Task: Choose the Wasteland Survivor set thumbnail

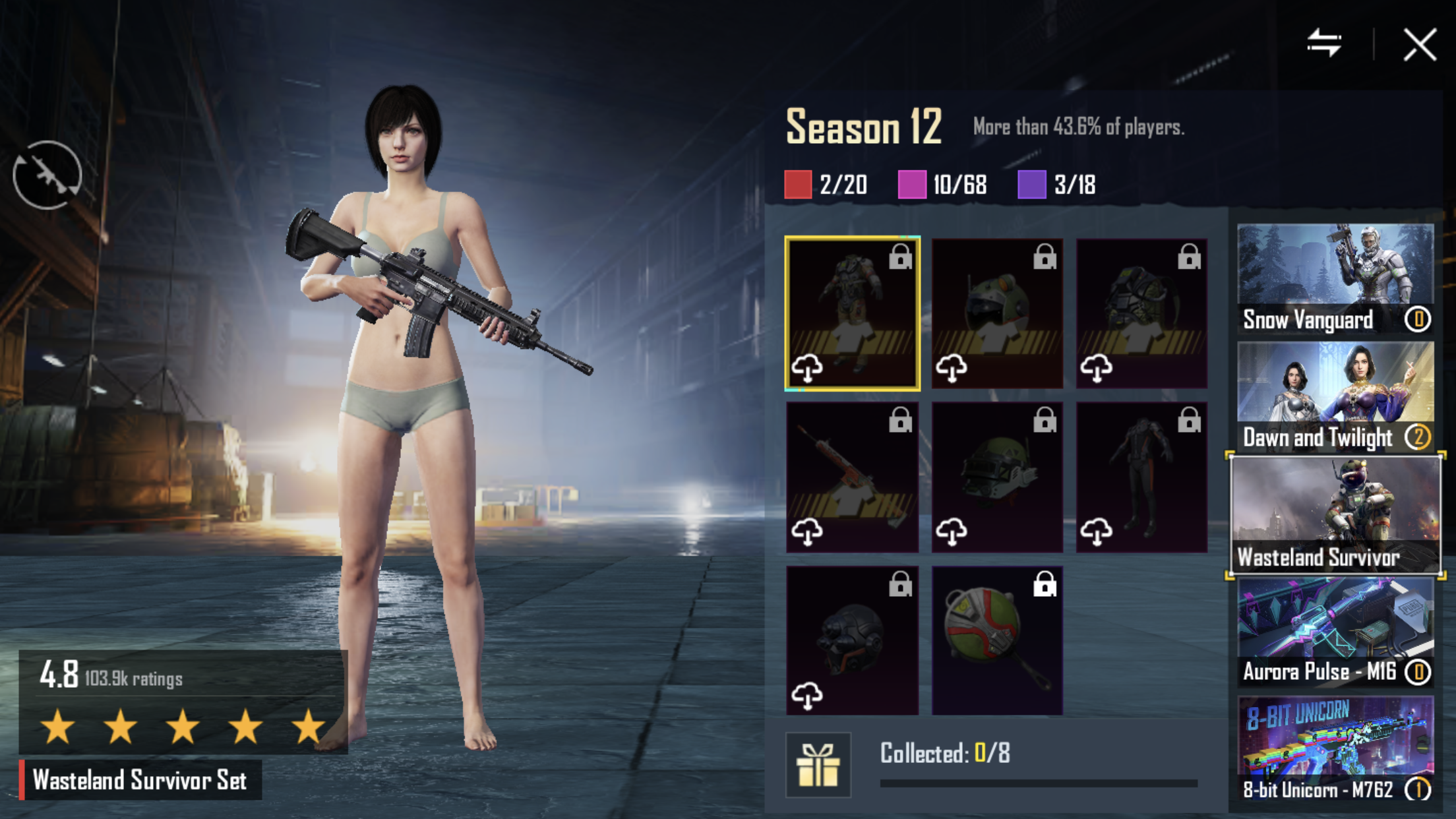Action: (1335, 514)
